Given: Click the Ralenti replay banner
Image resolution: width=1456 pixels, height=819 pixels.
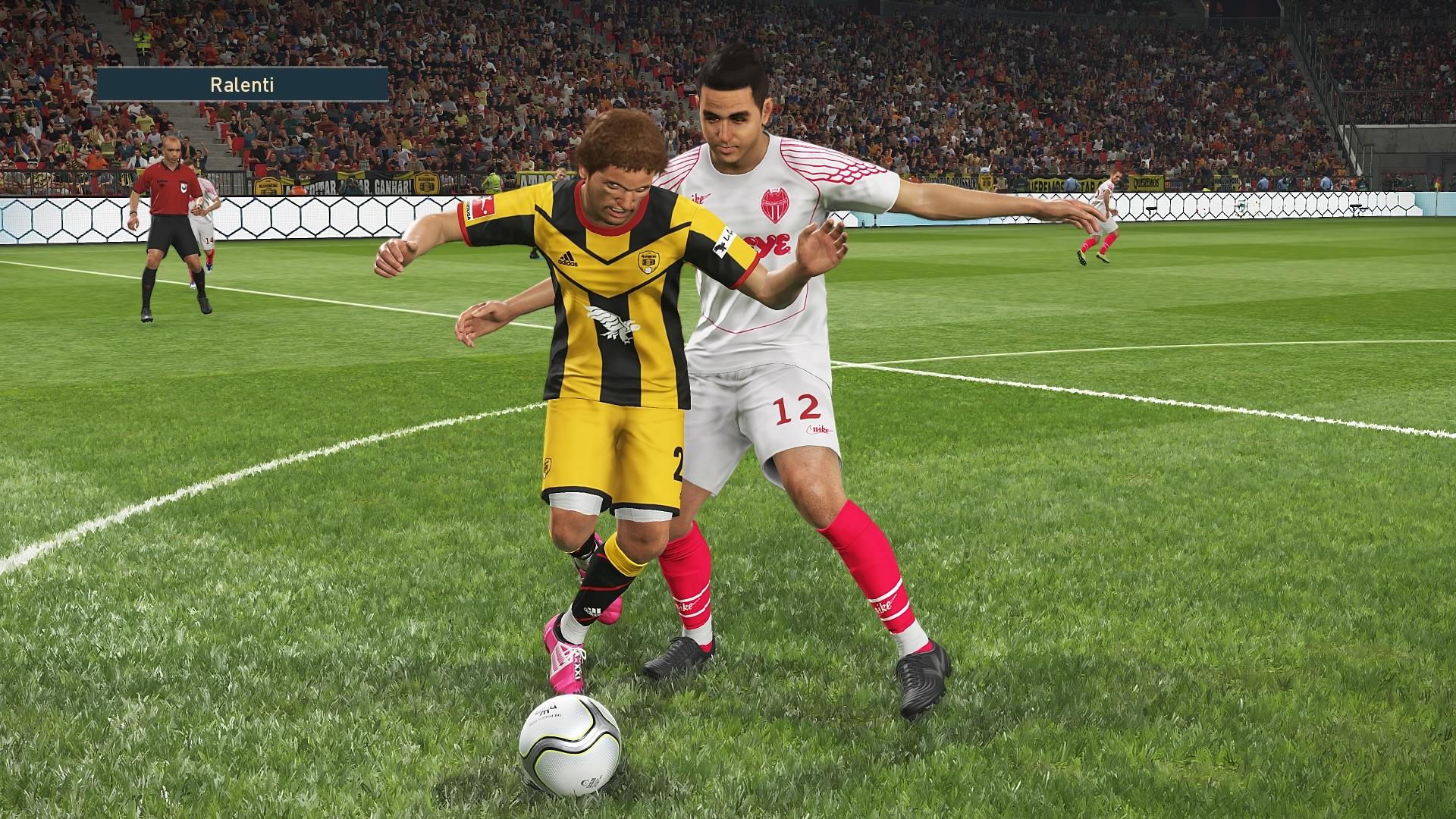Looking at the screenshot, I should point(242,84).
